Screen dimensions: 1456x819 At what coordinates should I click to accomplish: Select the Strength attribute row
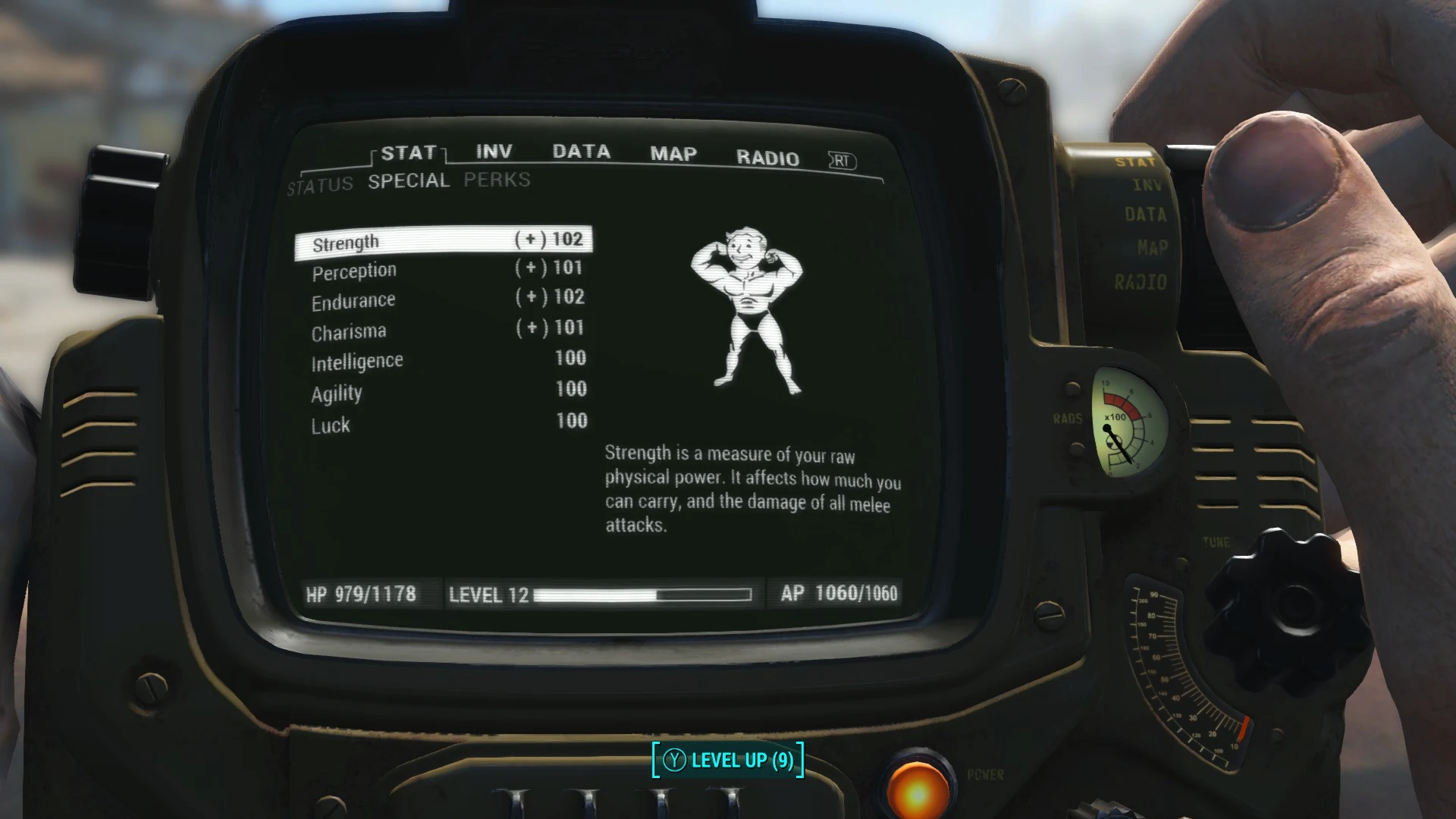[444, 242]
